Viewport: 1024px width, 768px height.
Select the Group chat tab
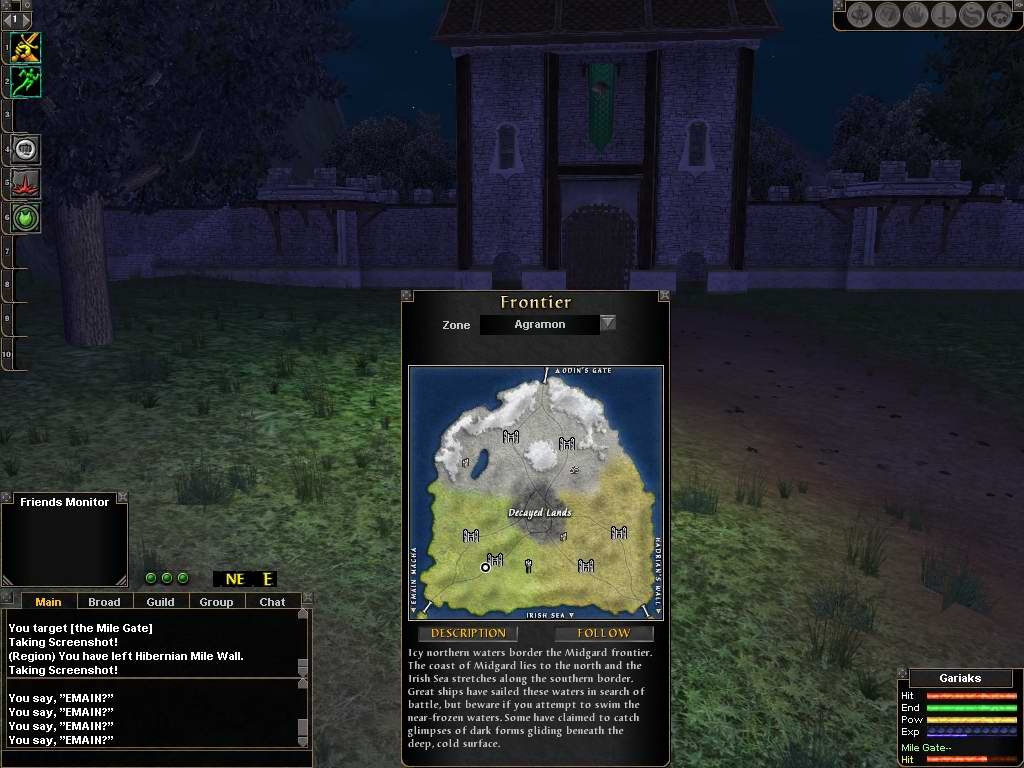216,602
